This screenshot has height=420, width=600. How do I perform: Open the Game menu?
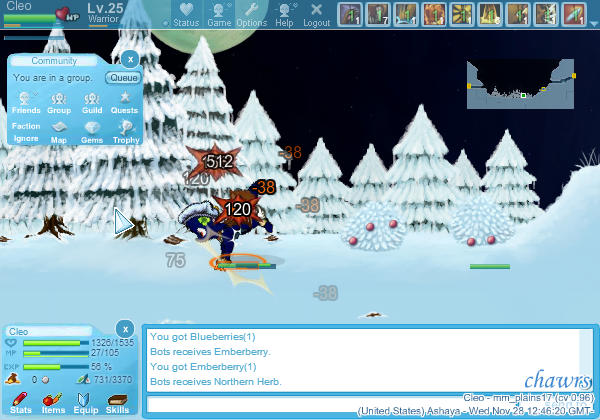(219, 14)
